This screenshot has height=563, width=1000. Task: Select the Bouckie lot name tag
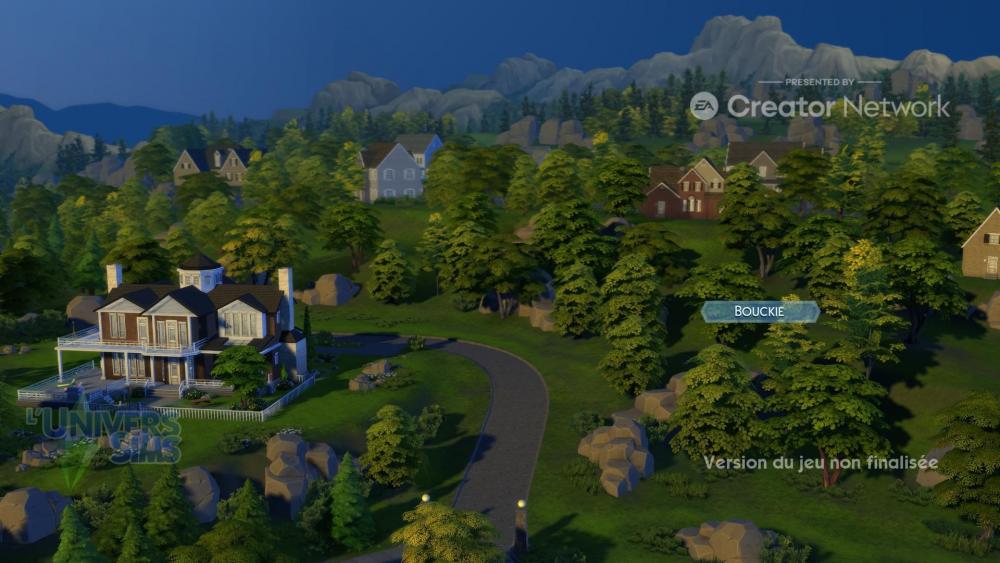click(x=760, y=312)
